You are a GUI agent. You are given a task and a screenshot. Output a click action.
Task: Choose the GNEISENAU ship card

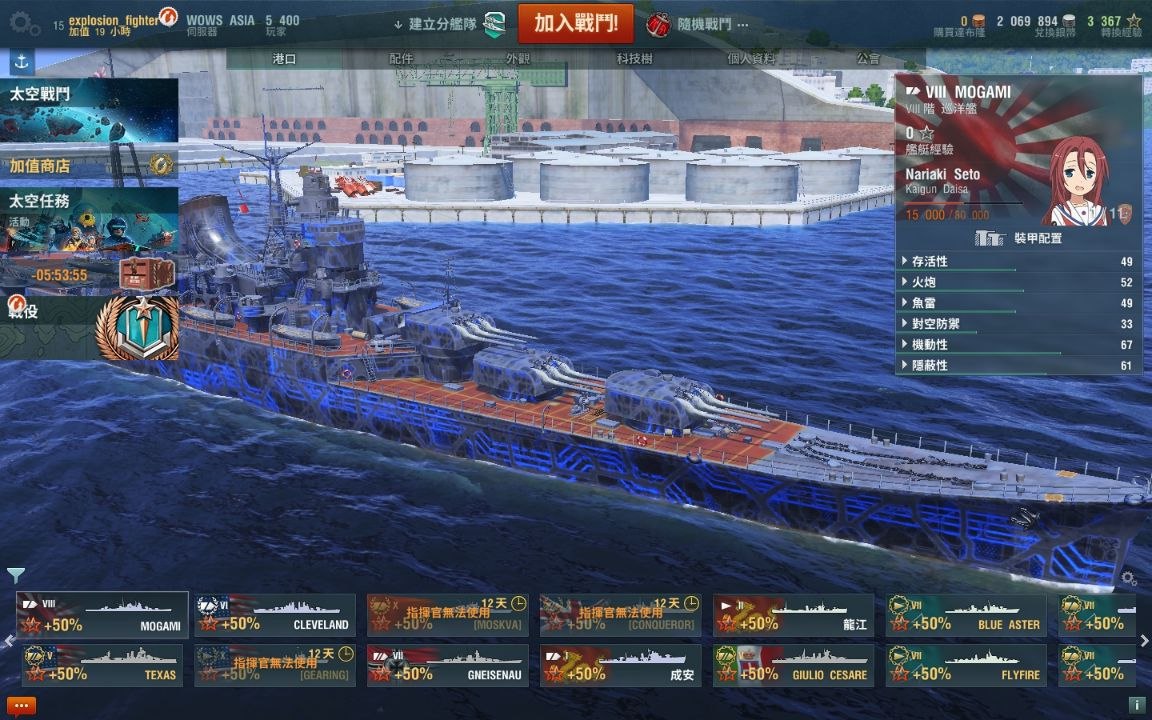448,665
